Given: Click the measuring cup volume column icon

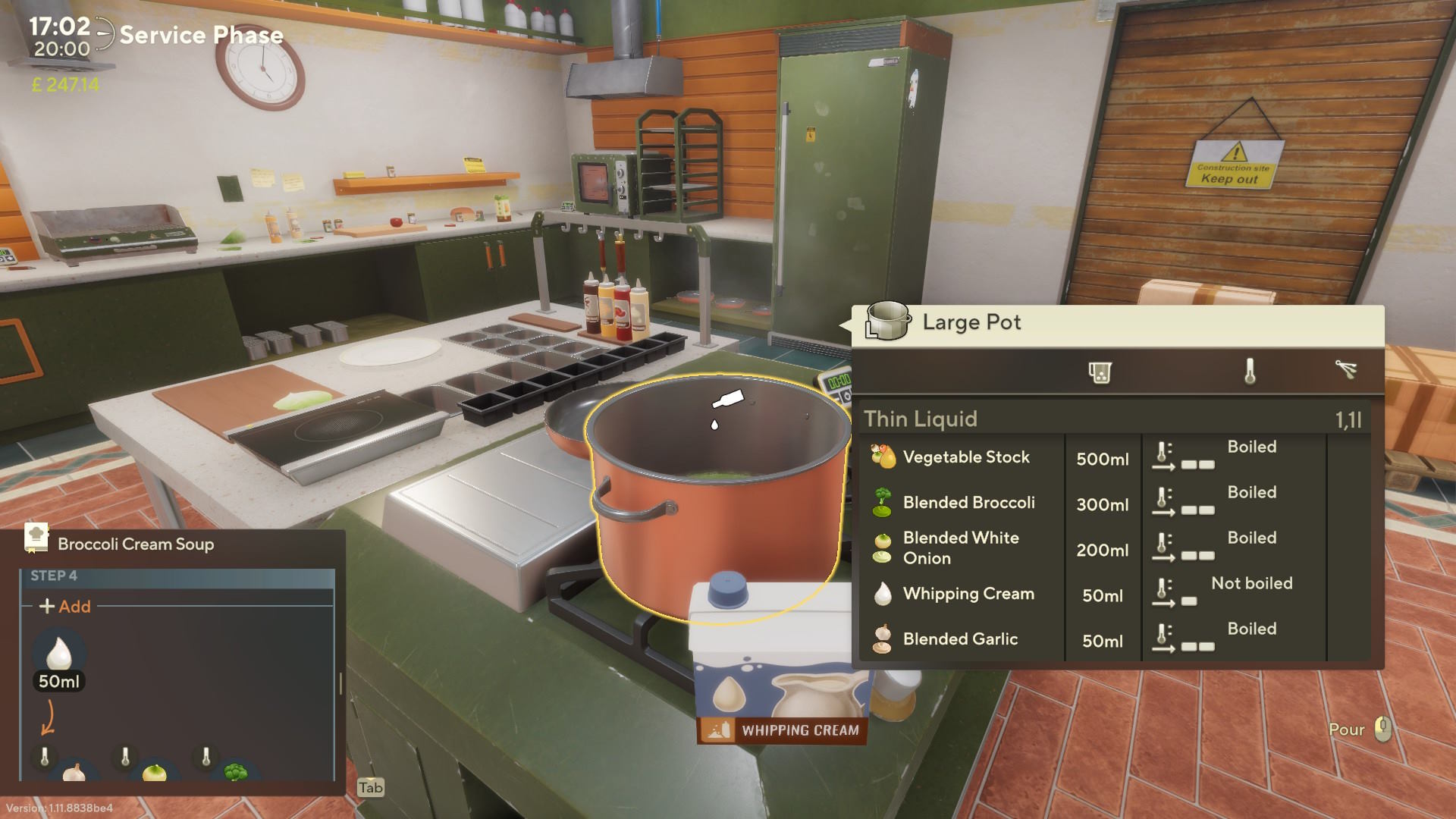Looking at the screenshot, I should coord(1100,372).
